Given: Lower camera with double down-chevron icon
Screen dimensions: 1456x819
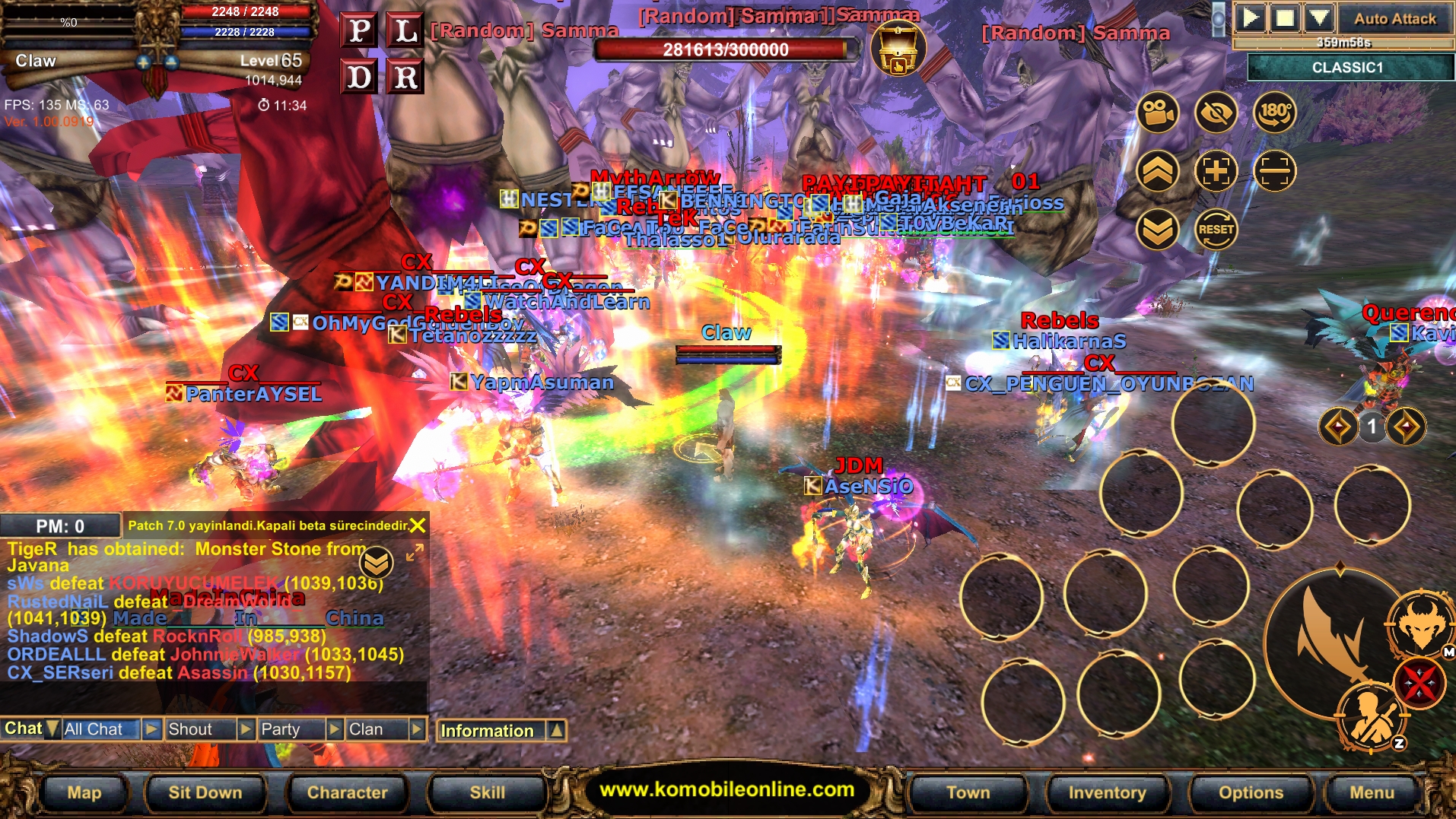Looking at the screenshot, I should (1157, 229).
